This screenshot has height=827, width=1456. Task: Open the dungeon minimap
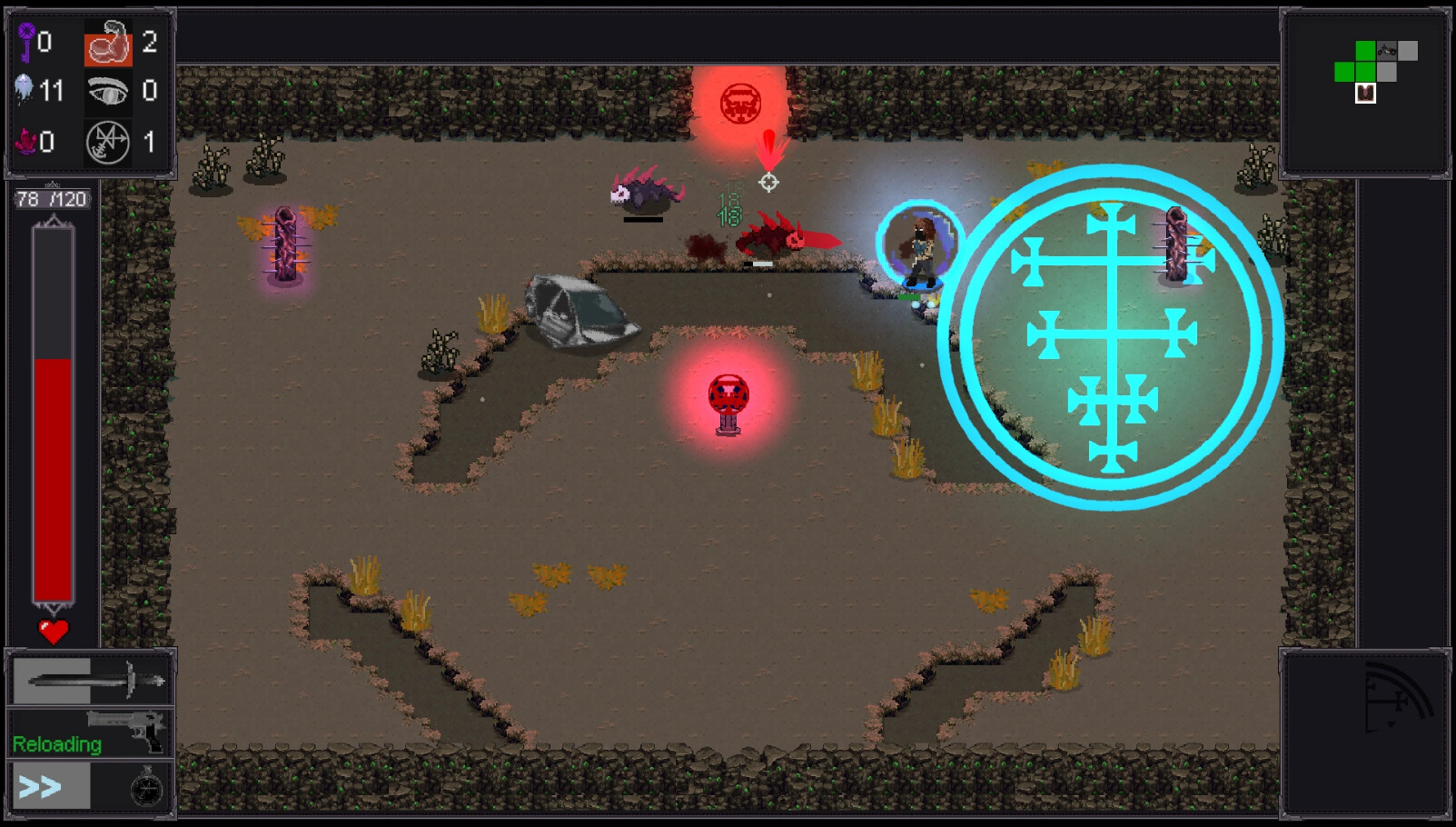click(1365, 93)
